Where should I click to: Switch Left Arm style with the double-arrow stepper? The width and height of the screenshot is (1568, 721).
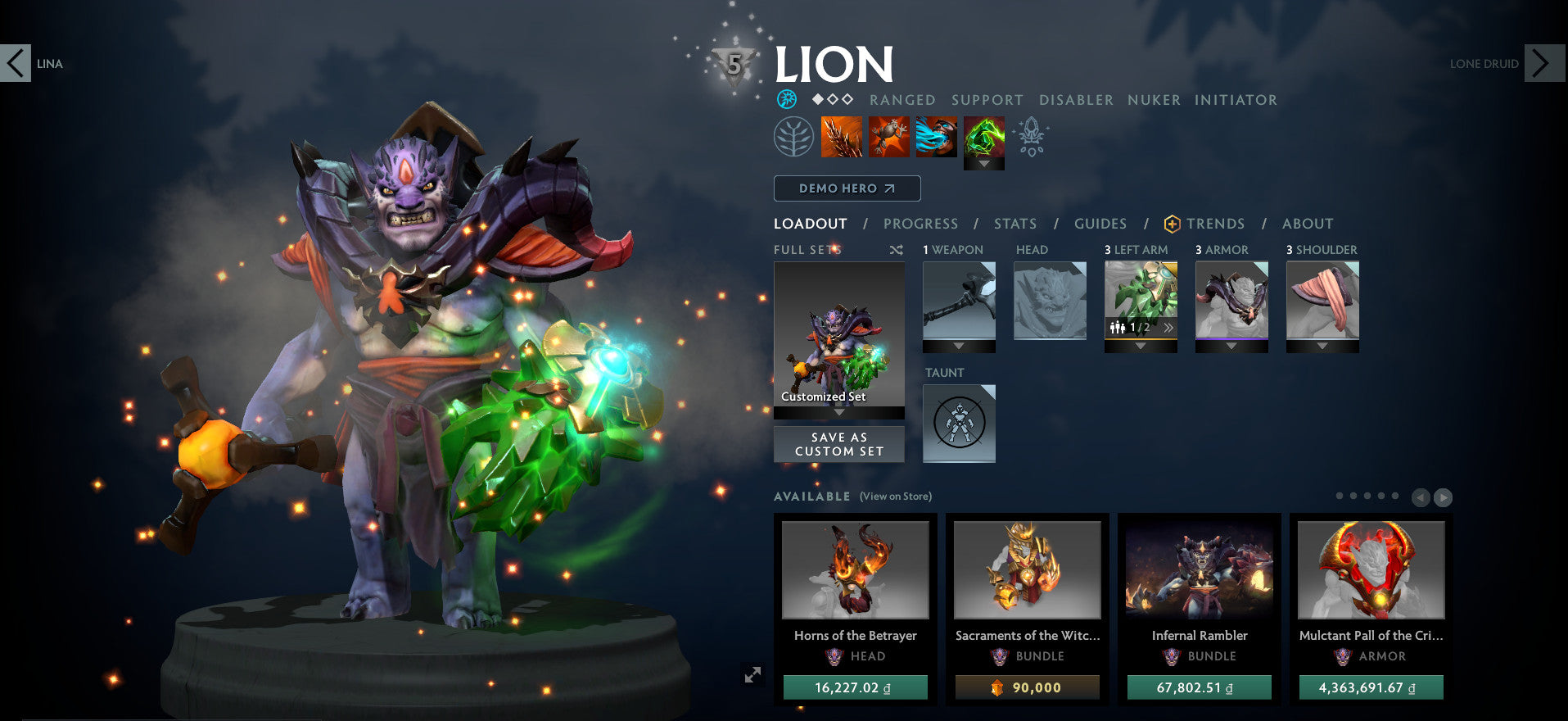1168,327
